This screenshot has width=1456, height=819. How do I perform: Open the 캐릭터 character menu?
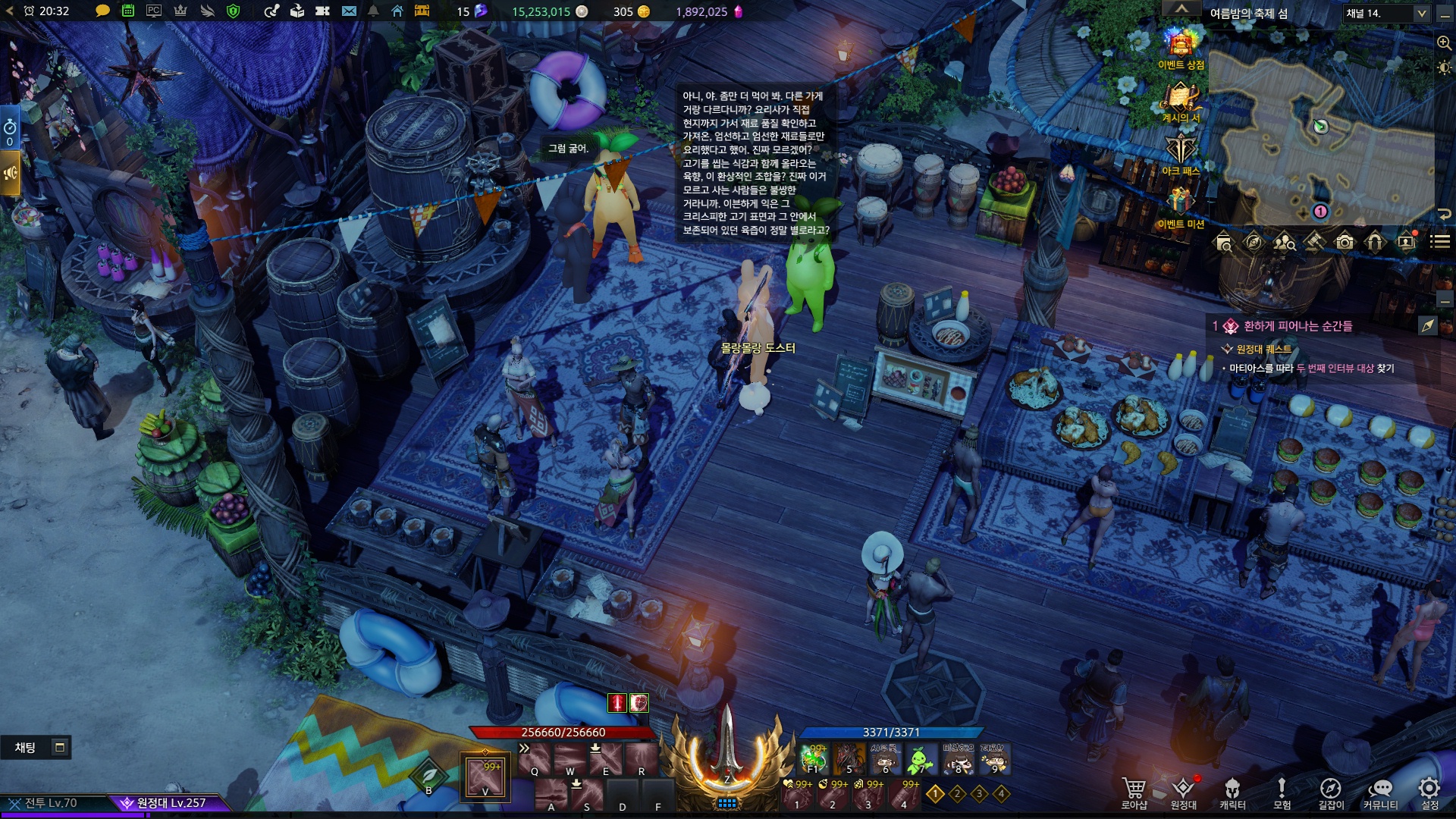coord(1232,792)
